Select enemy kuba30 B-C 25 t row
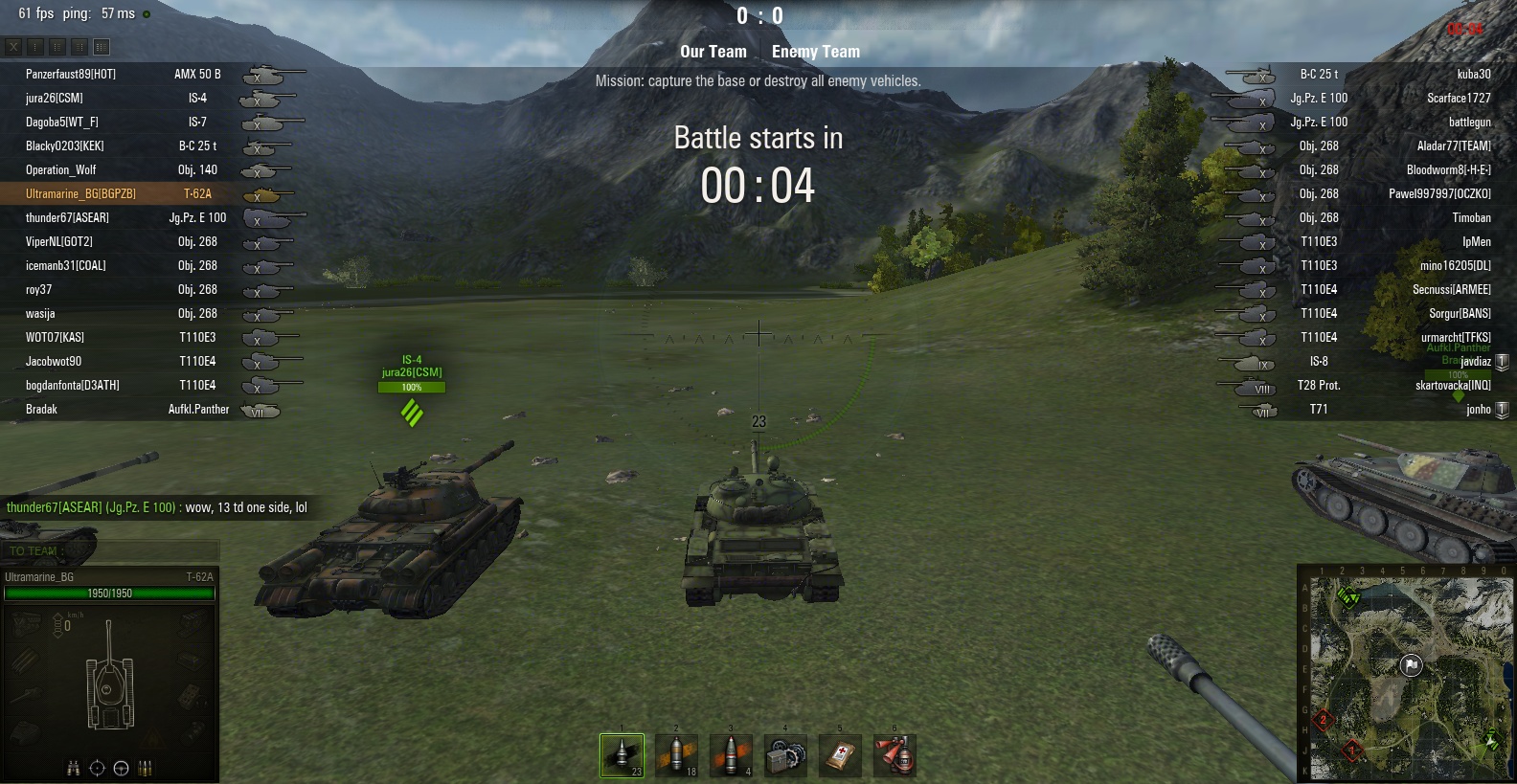The width and height of the screenshot is (1517, 784). (1473, 74)
